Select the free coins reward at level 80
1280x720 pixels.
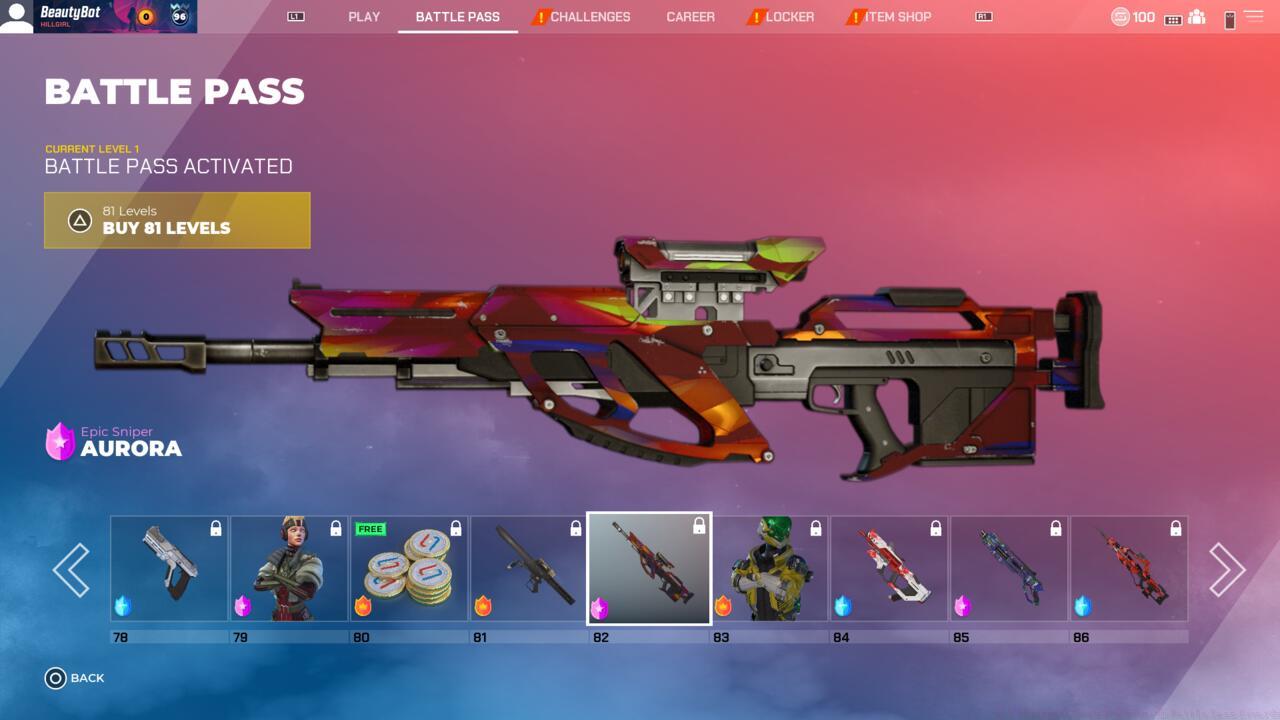point(409,568)
